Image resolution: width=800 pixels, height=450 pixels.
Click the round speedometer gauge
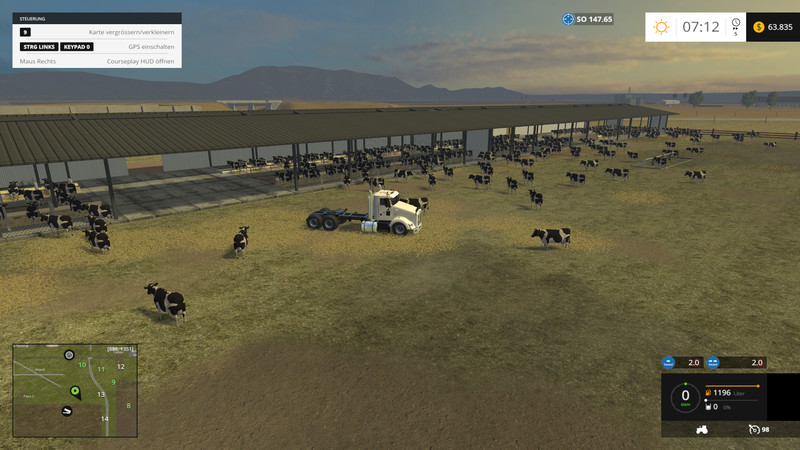pyautogui.click(x=685, y=397)
